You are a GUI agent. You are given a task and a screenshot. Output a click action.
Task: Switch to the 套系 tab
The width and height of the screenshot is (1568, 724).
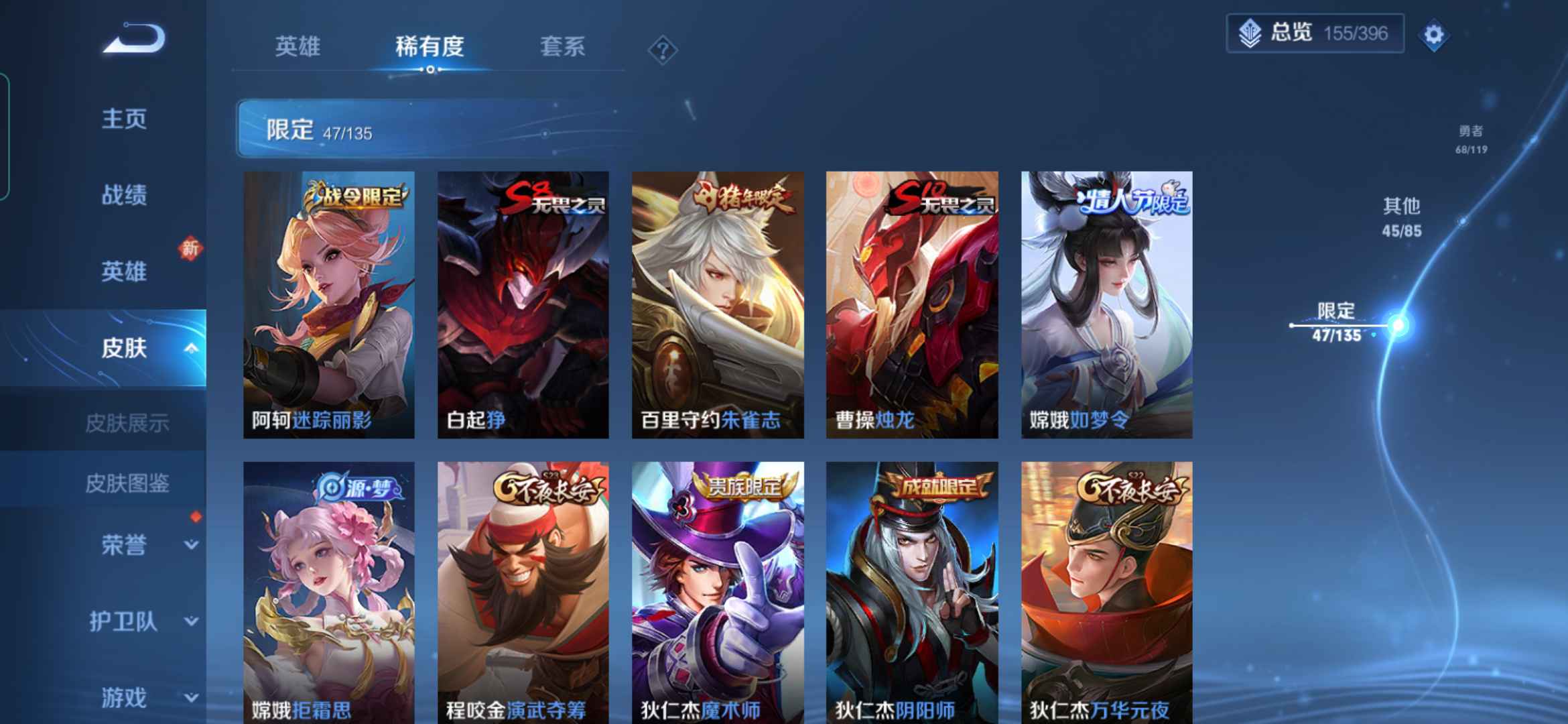[562, 47]
